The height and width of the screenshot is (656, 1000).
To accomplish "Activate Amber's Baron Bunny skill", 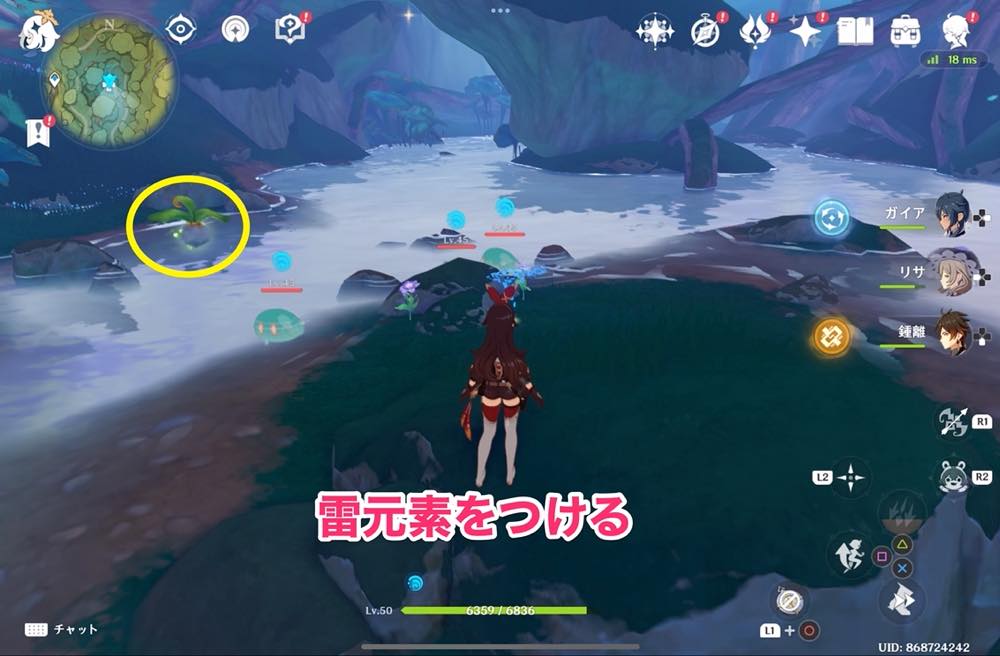I will (x=951, y=477).
